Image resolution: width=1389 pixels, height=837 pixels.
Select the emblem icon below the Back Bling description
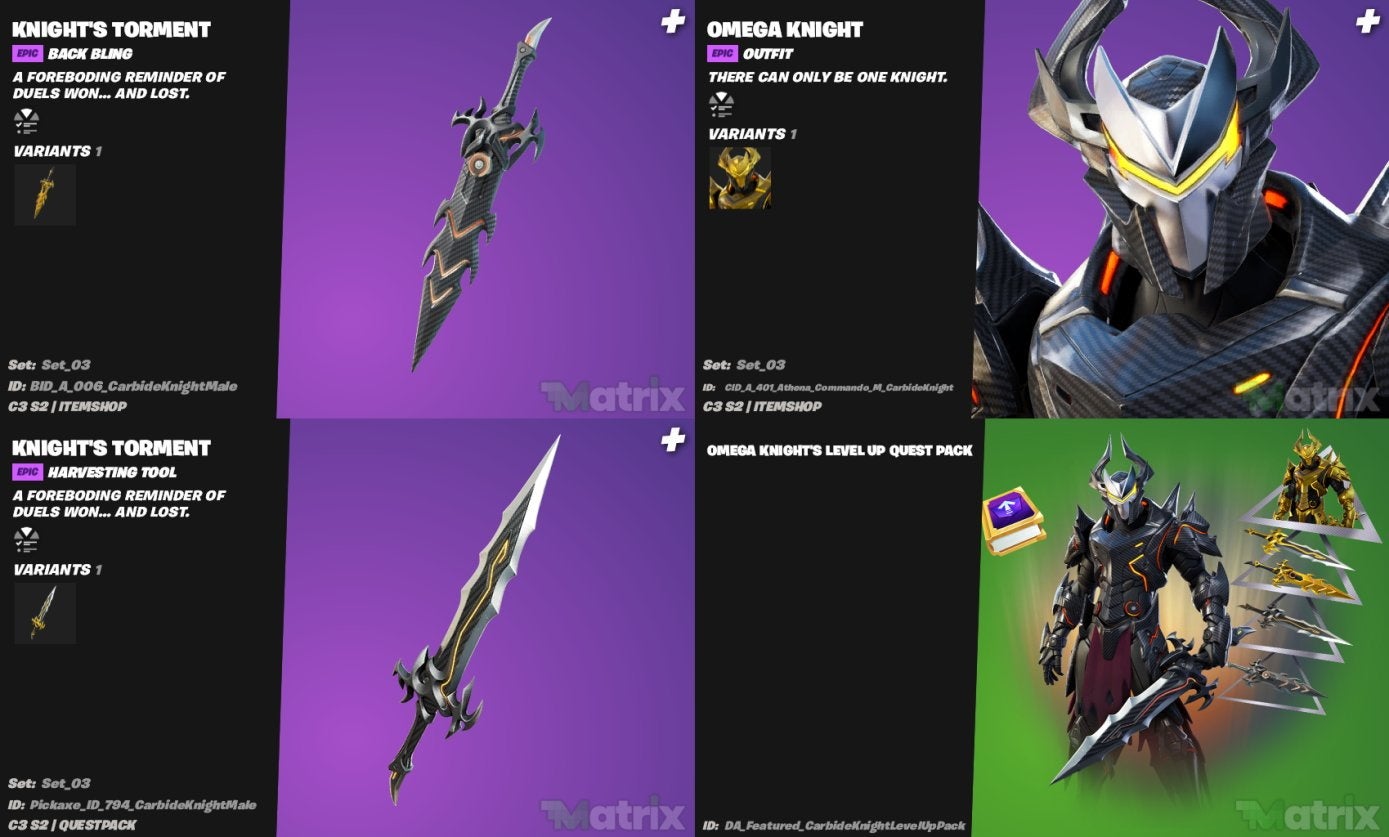[28, 122]
